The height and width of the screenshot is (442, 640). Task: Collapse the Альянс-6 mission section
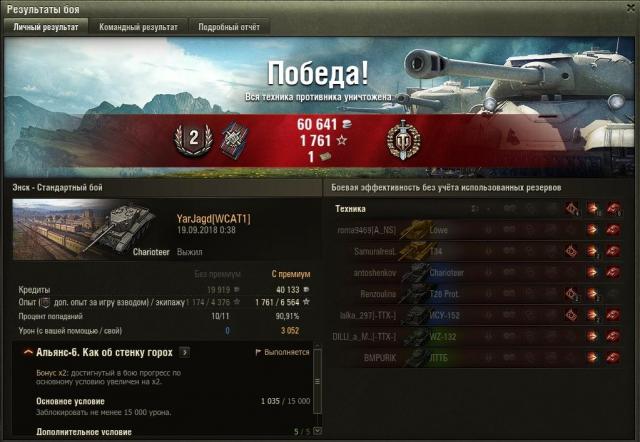click(23, 353)
